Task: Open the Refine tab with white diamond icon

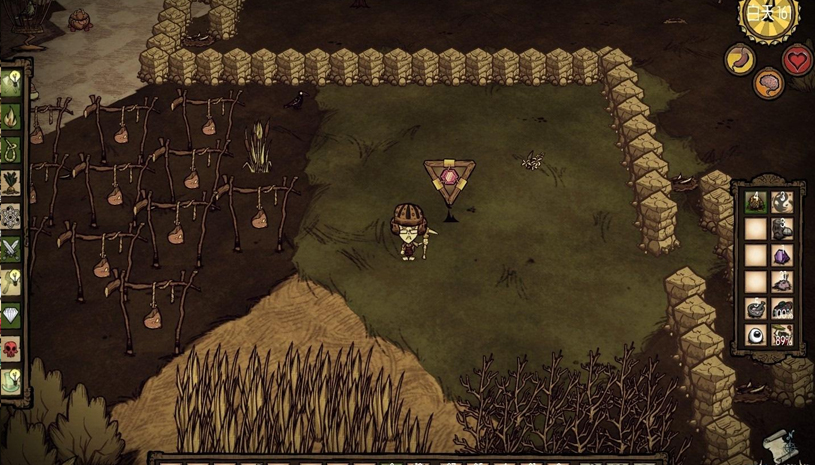Action: [x=11, y=315]
